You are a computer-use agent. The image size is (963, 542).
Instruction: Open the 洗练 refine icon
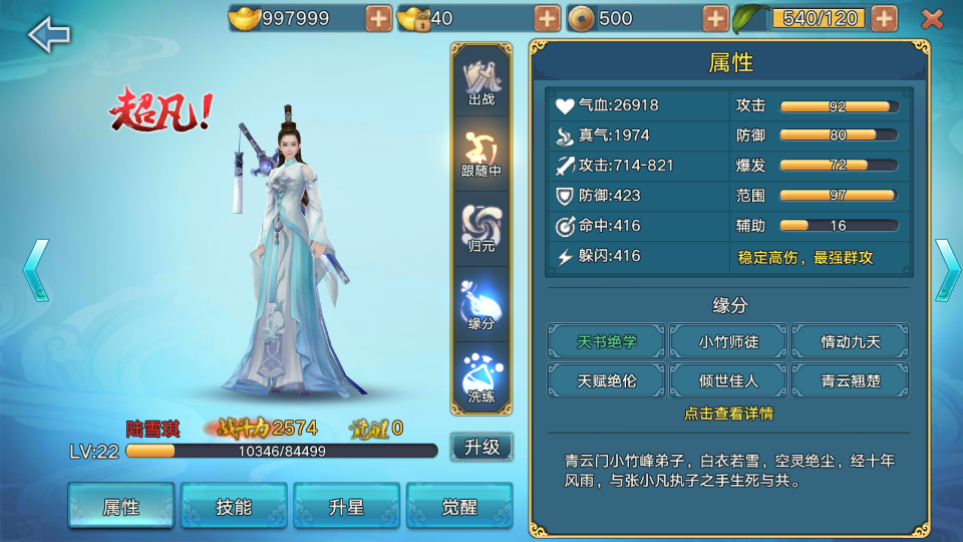(481, 379)
